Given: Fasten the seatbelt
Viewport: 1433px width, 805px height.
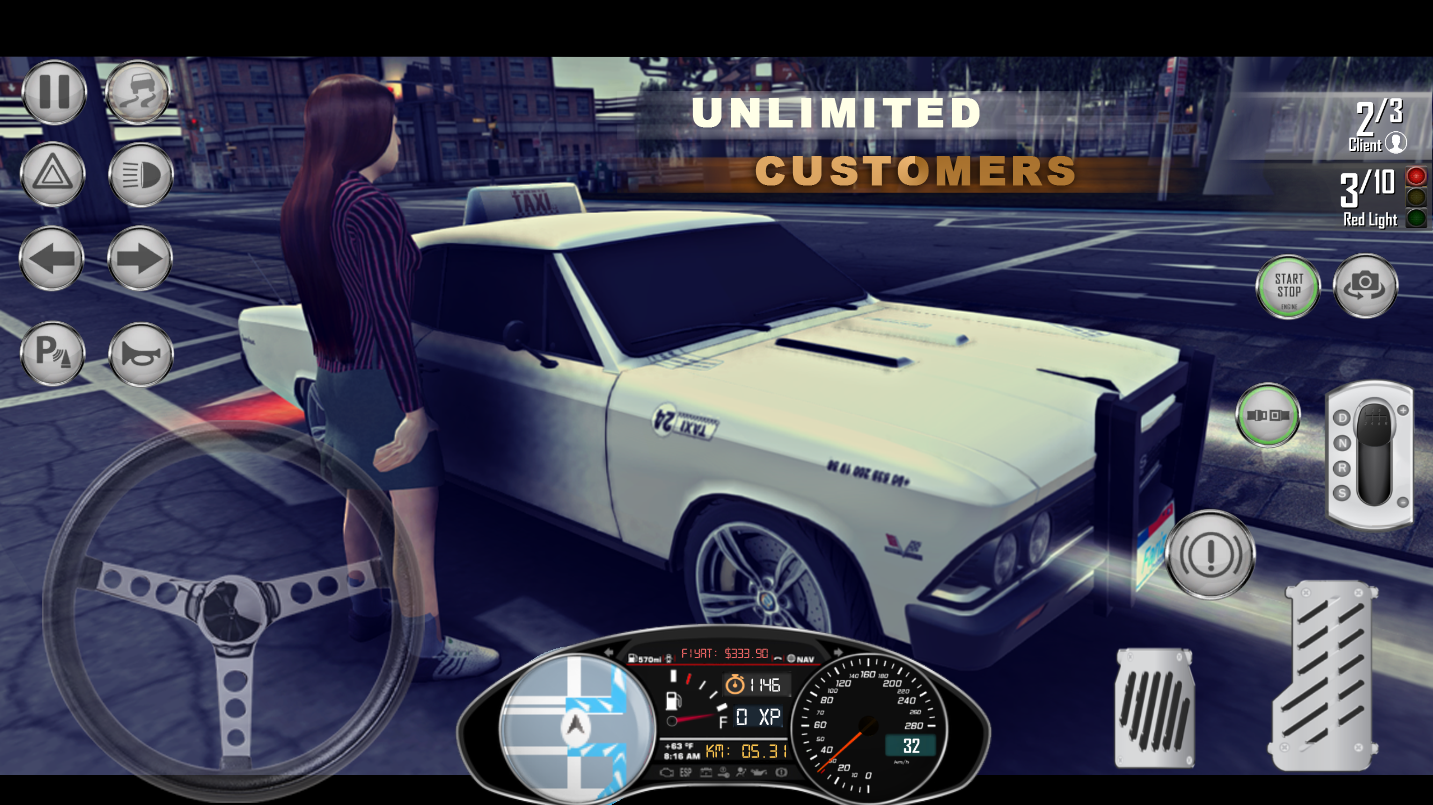Looking at the screenshot, I should point(1267,416).
